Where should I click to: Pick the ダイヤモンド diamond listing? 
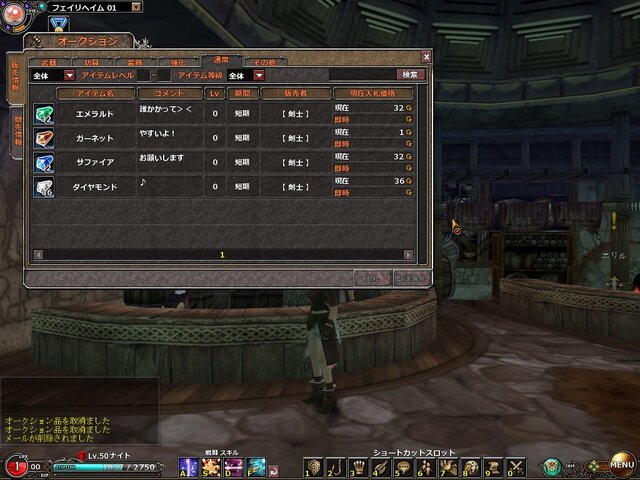tap(97, 186)
